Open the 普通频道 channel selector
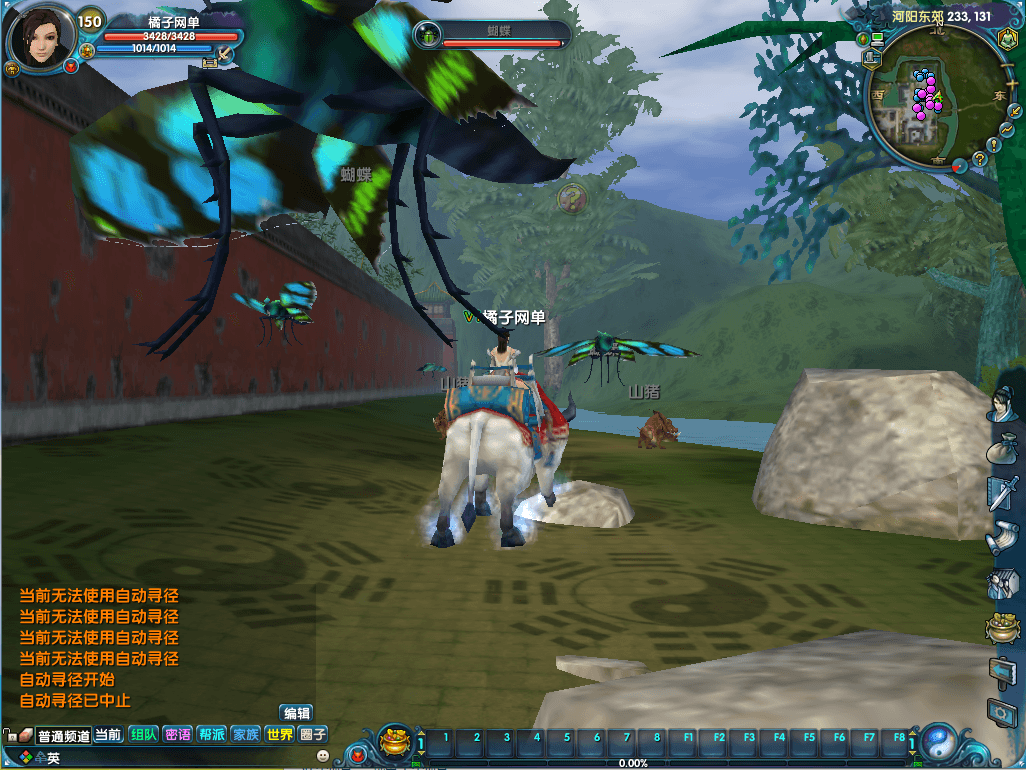Screen dimensions: 1026x770 pyautogui.click(x=63, y=736)
